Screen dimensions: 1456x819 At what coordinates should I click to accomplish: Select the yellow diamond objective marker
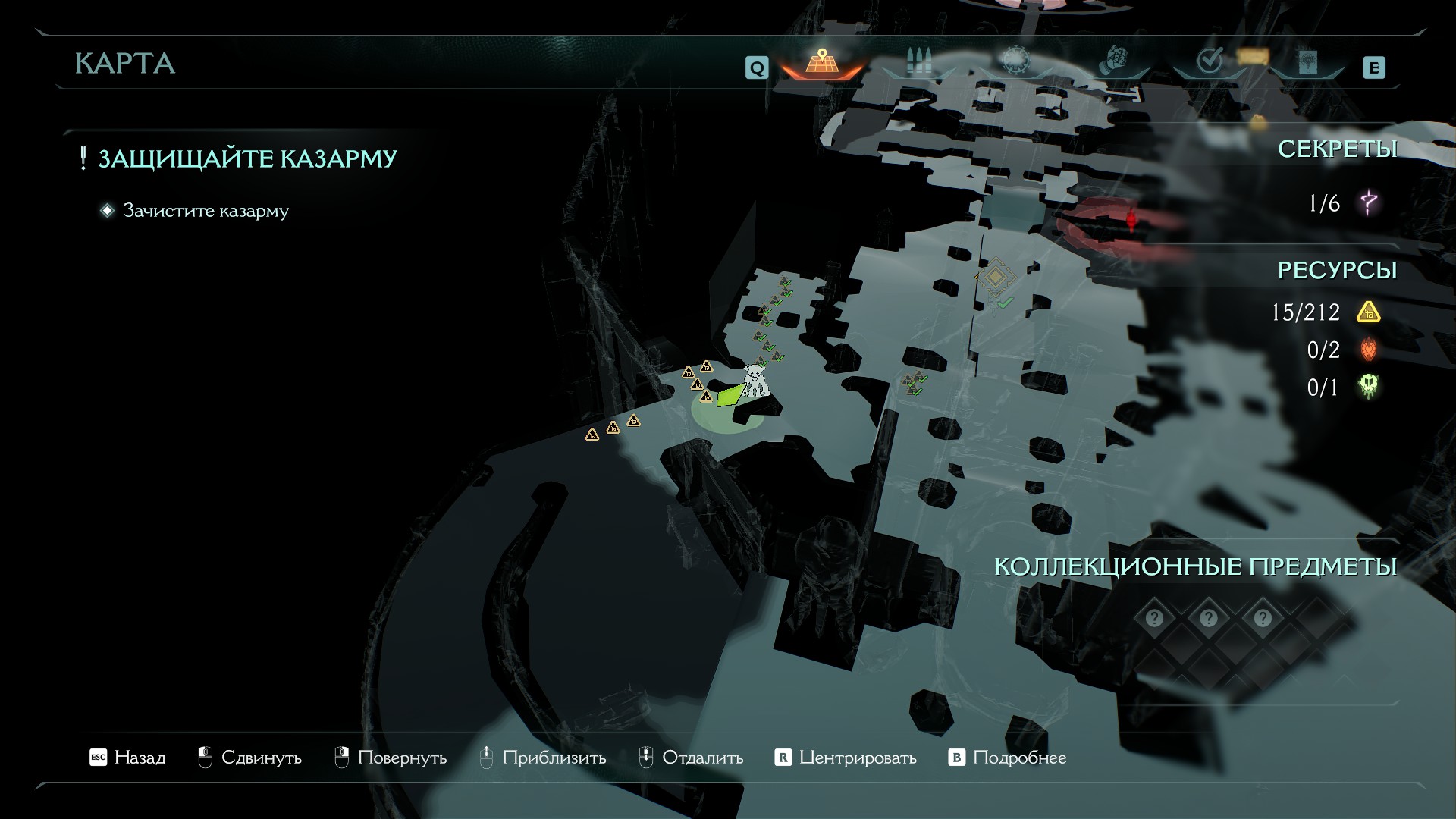994,277
